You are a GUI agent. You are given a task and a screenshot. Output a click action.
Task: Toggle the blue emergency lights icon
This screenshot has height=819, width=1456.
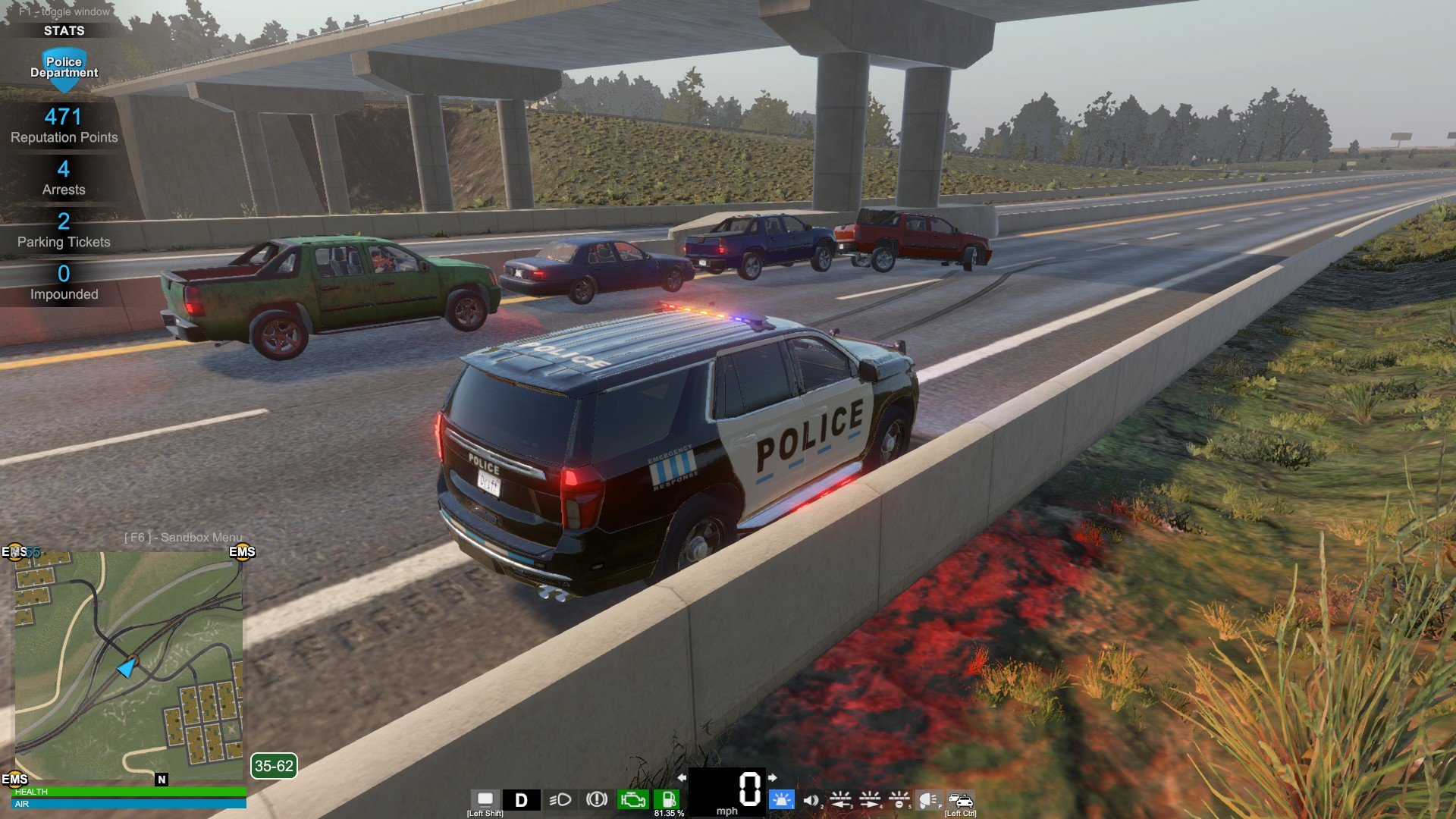coord(781,799)
